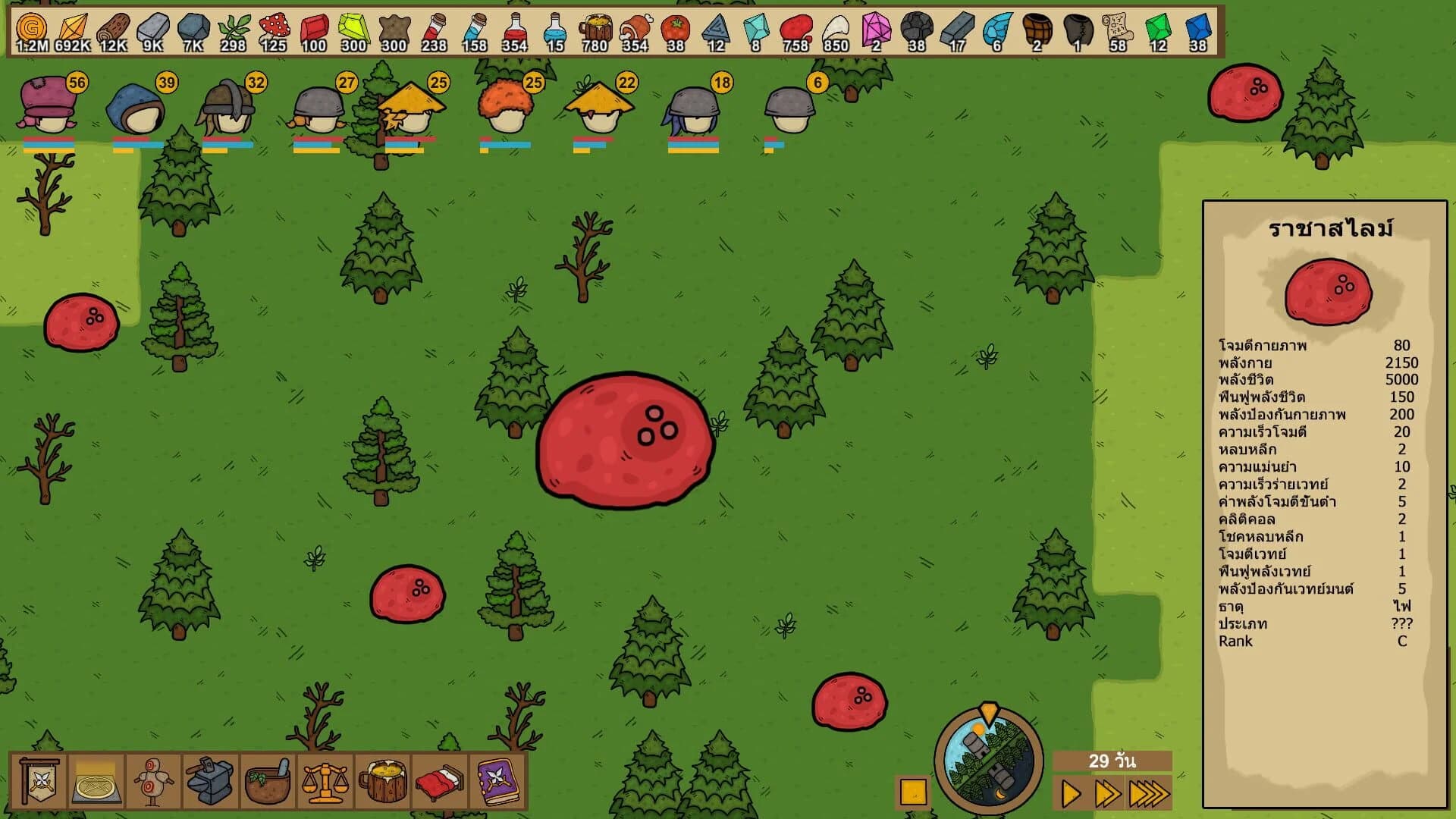Select the level 56 pink-hooded character portrait

47,106
